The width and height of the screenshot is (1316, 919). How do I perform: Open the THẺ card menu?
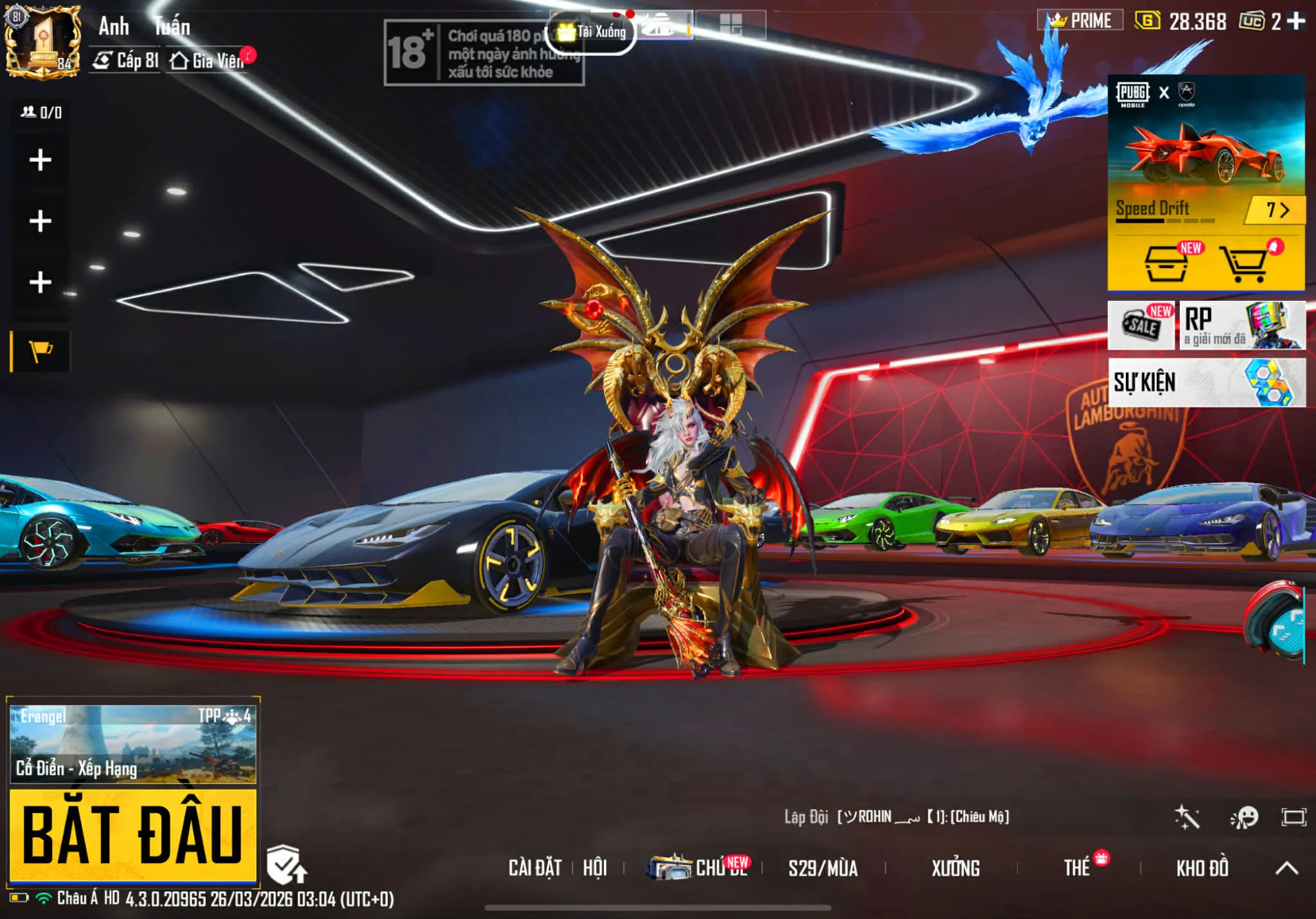click(1077, 868)
